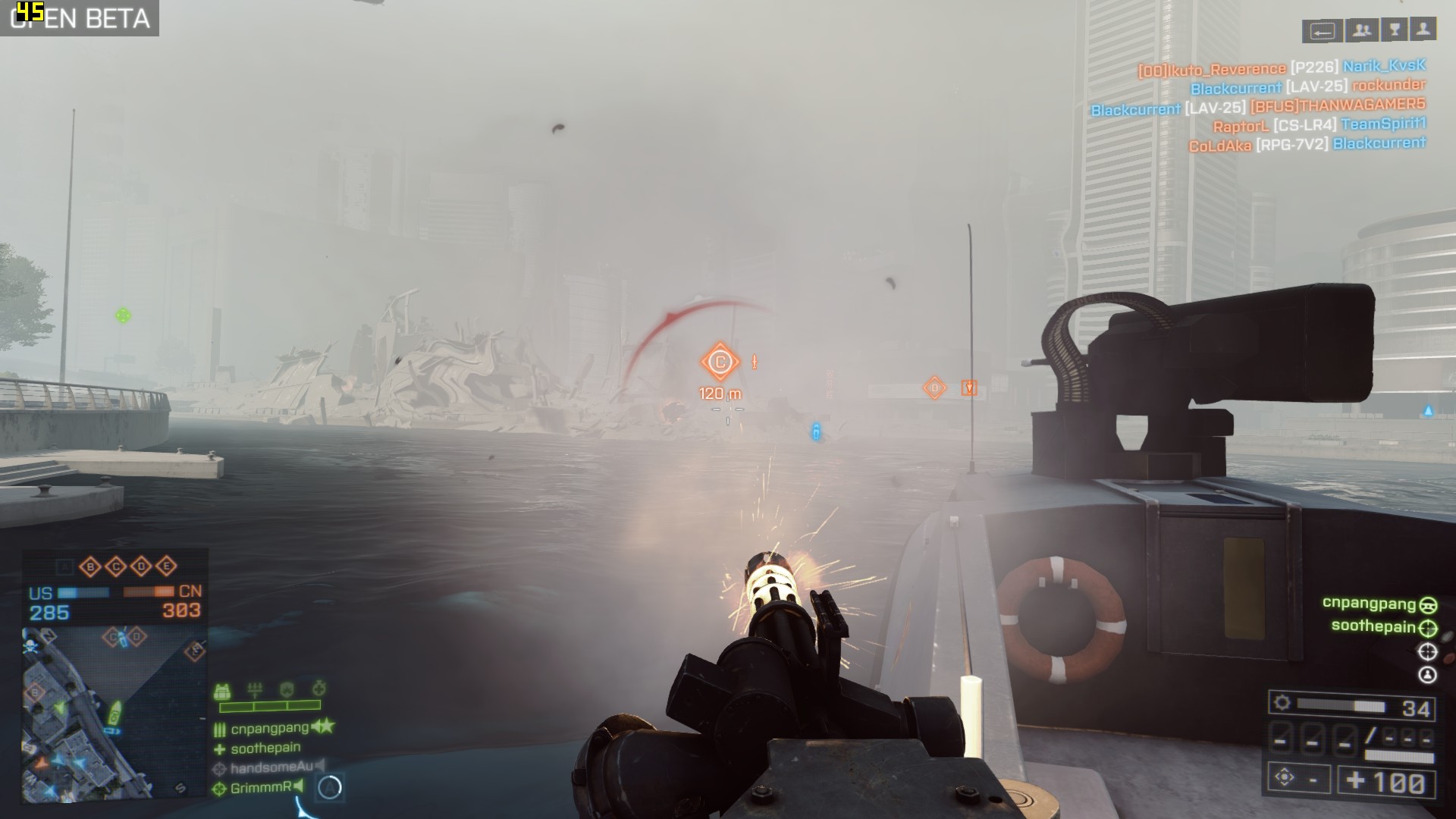
Task: Select objective B in the flag status row
Action: (90, 566)
